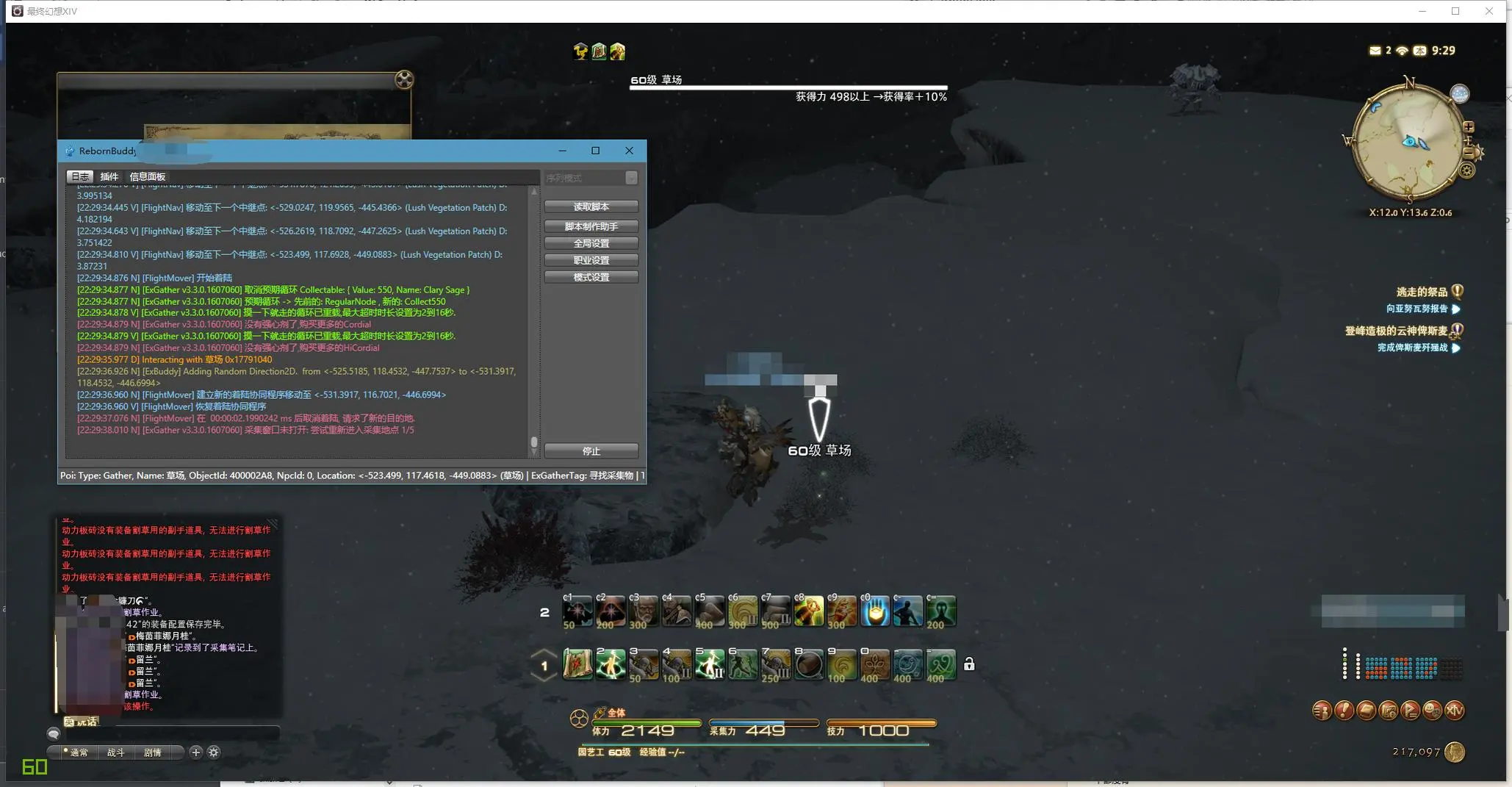Select the 逃走的祭品 quest tracker entry
This screenshot has width=1512, height=787.
1421,292
